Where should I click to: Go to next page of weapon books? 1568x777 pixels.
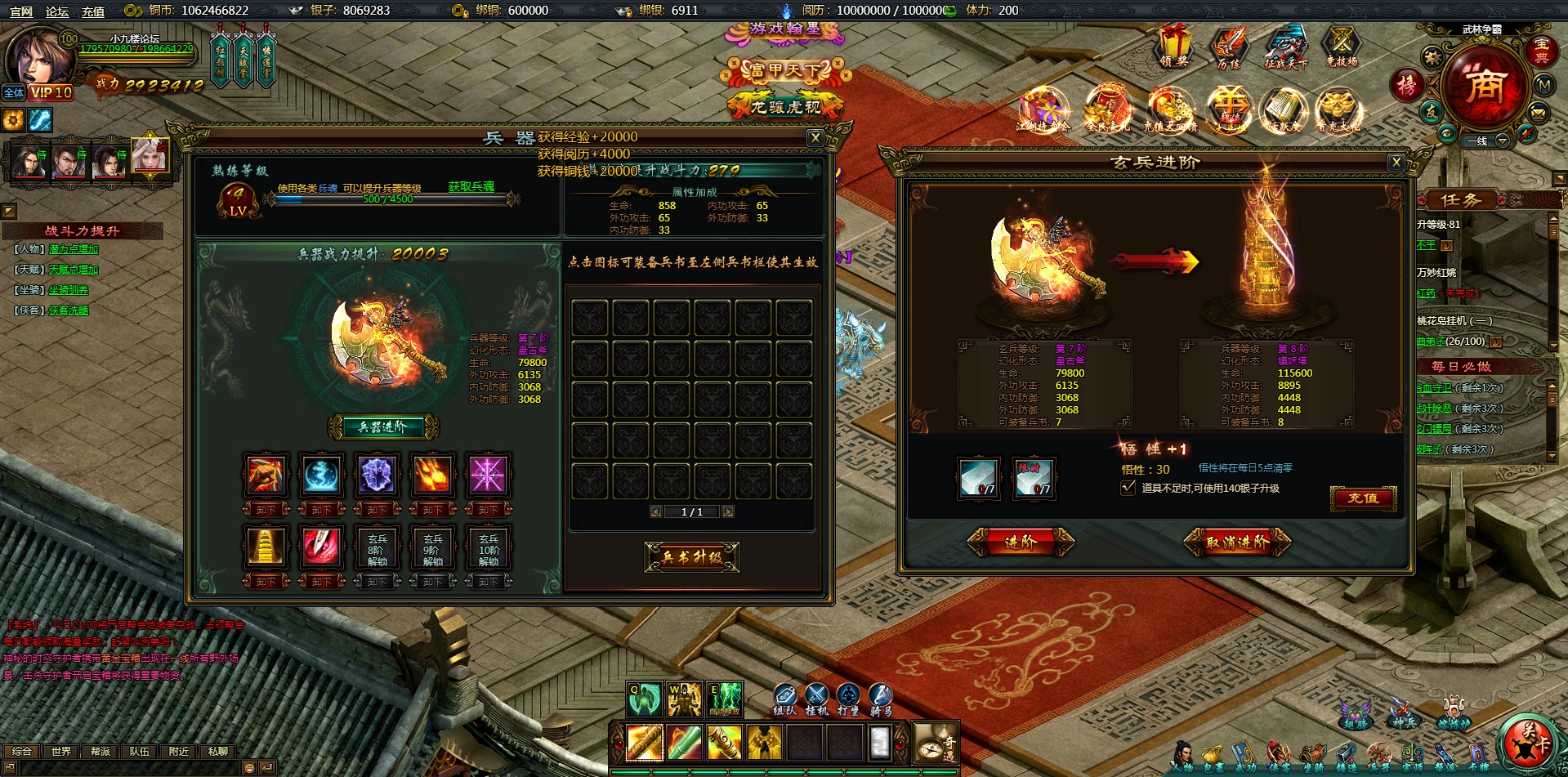(728, 512)
